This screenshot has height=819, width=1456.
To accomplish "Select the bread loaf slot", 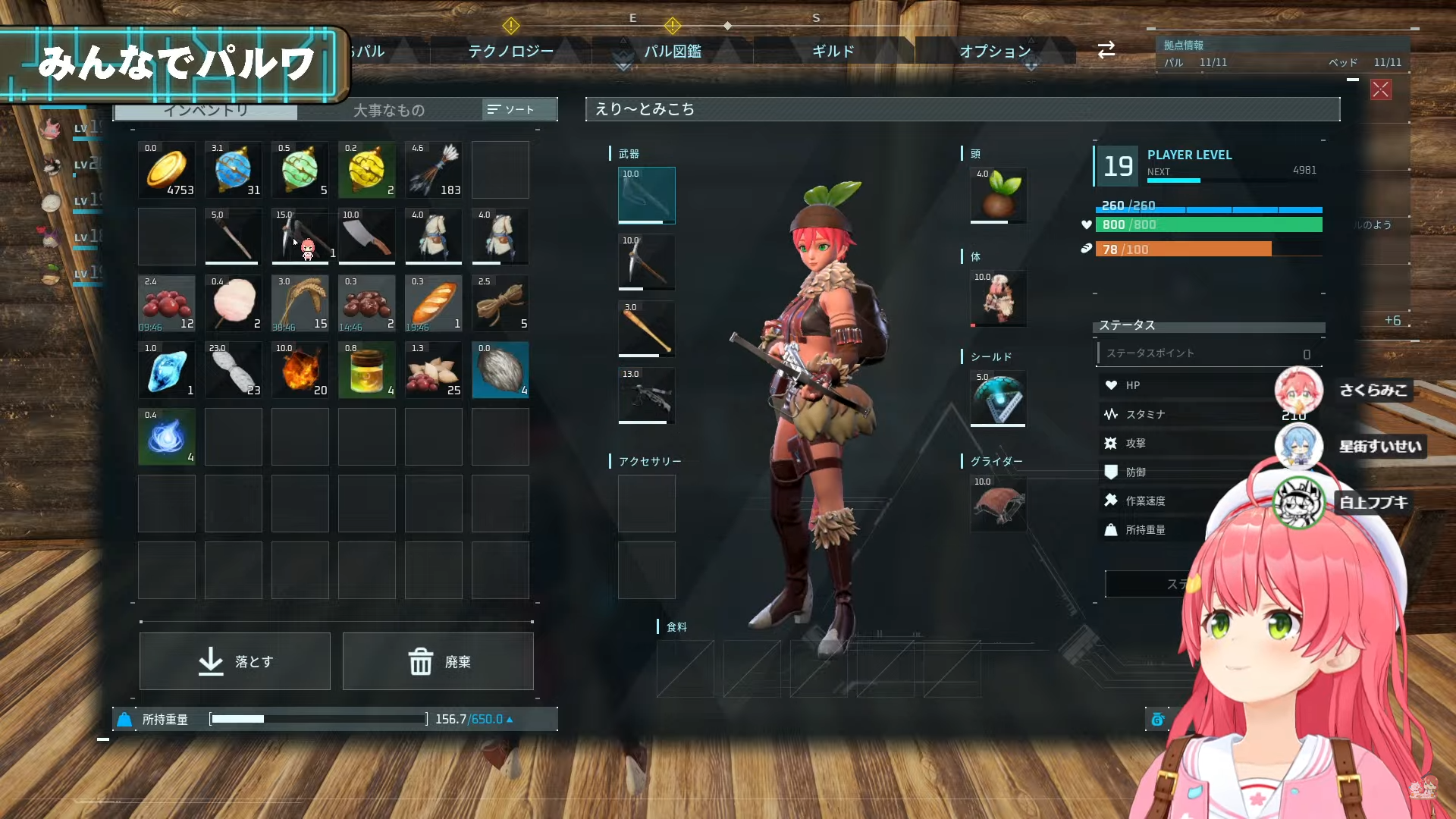I will coord(434,303).
